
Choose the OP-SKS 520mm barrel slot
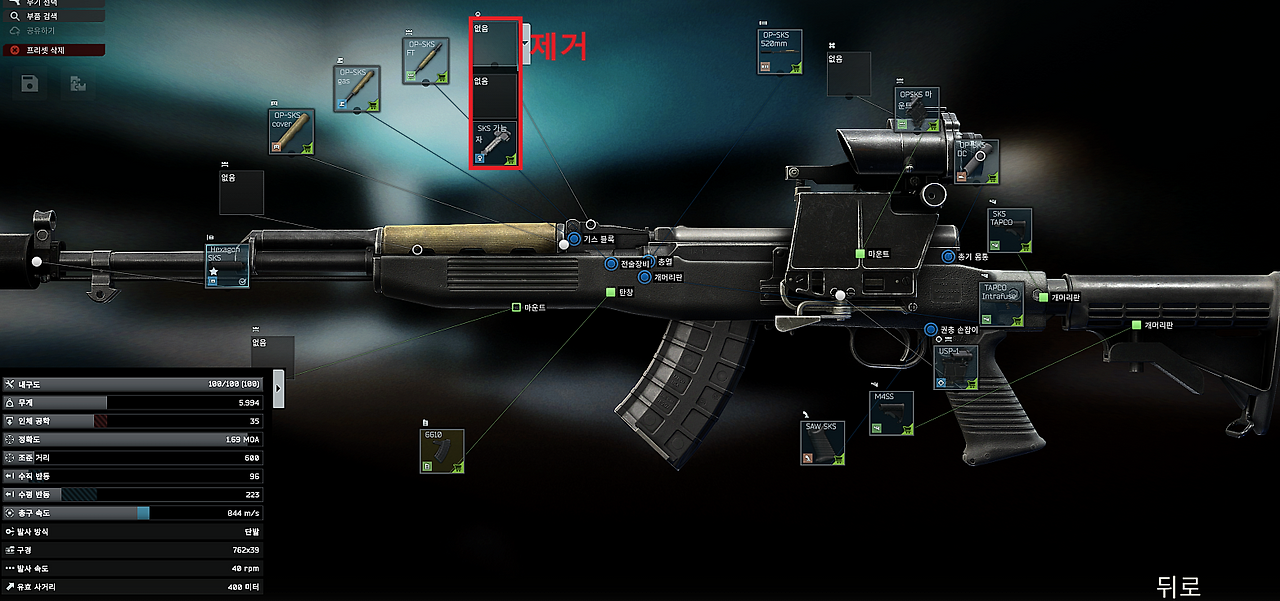tap(780, 52)
